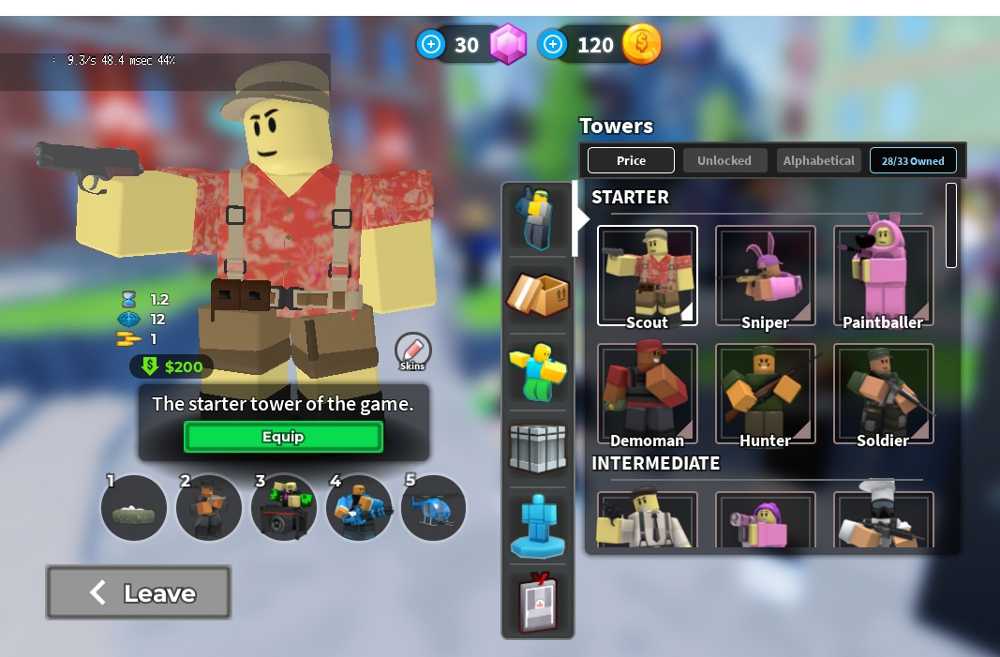Select loadout slot 5 helicopter
The width and height of the screenshot is (1000, 657).
click(433, 508)
